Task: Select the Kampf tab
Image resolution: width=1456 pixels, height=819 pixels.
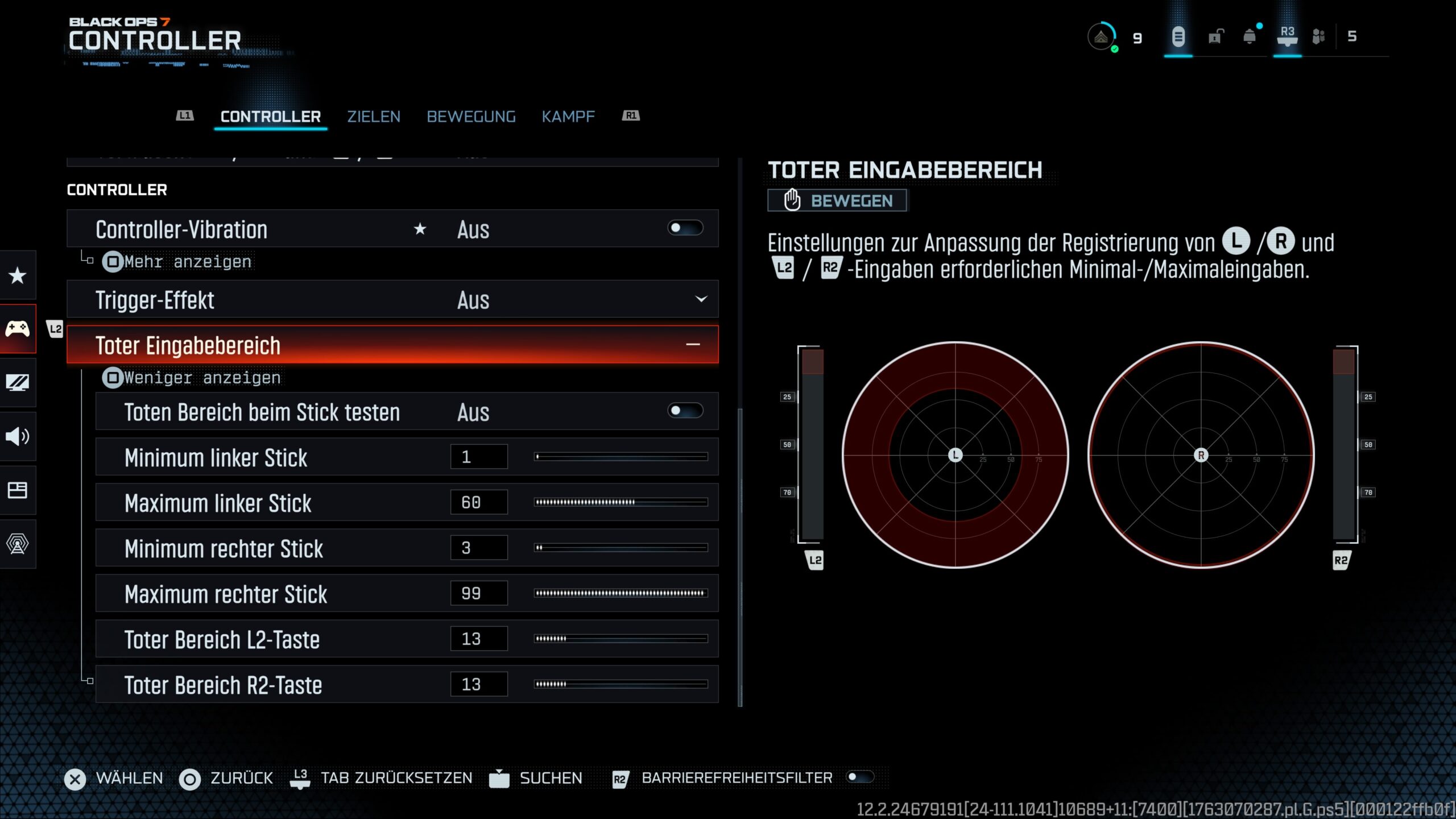Action: click(568, 117)
